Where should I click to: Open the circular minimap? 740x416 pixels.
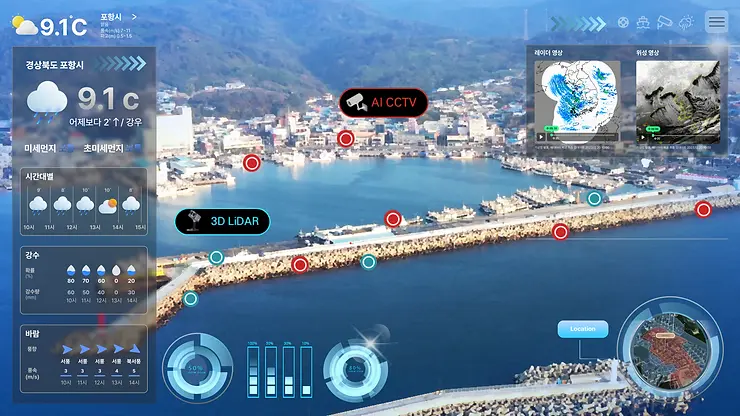click(x=670, y=352)
